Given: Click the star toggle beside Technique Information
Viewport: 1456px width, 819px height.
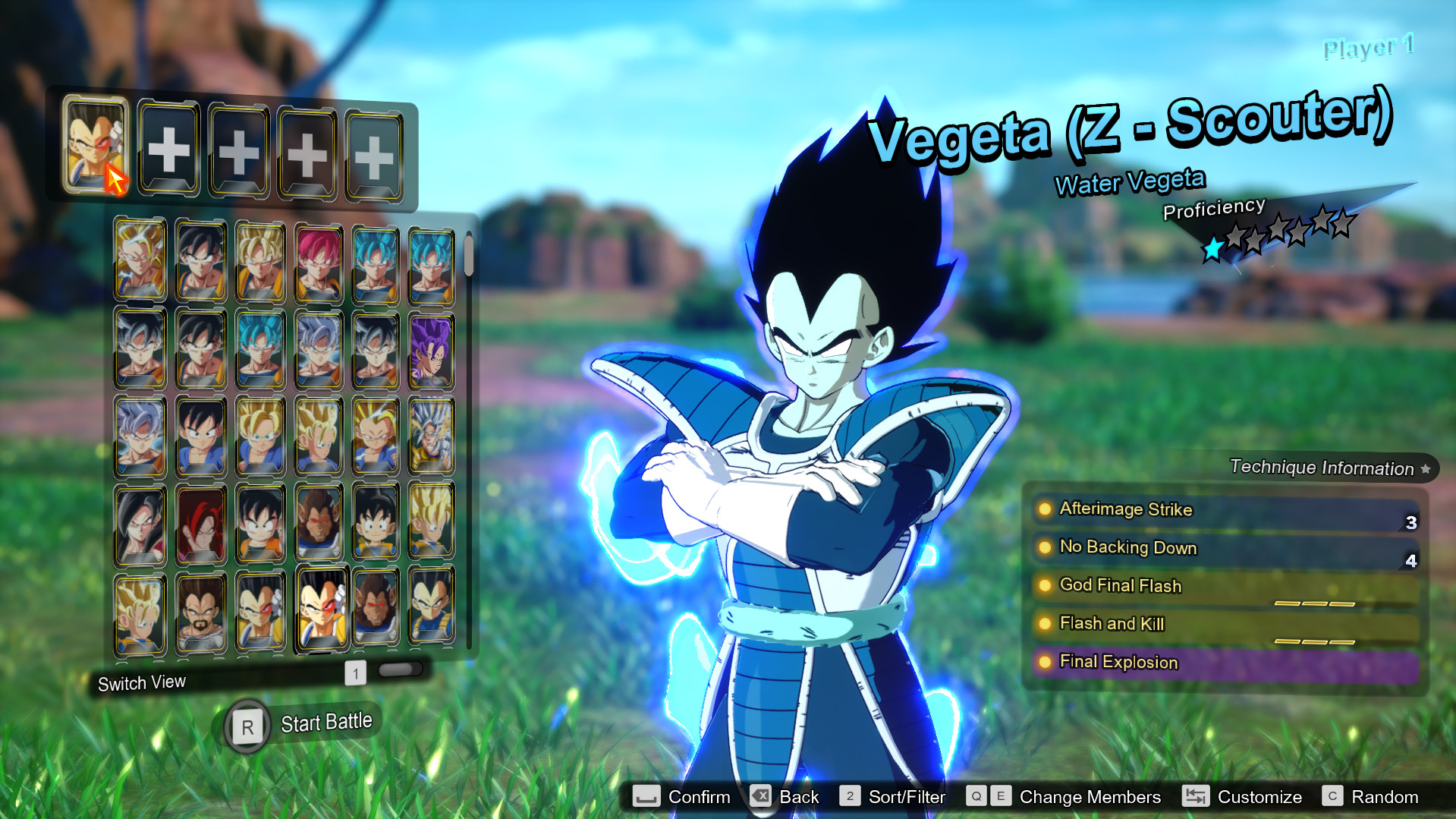Looking at the screenshot, I should tap(1425, 468).
